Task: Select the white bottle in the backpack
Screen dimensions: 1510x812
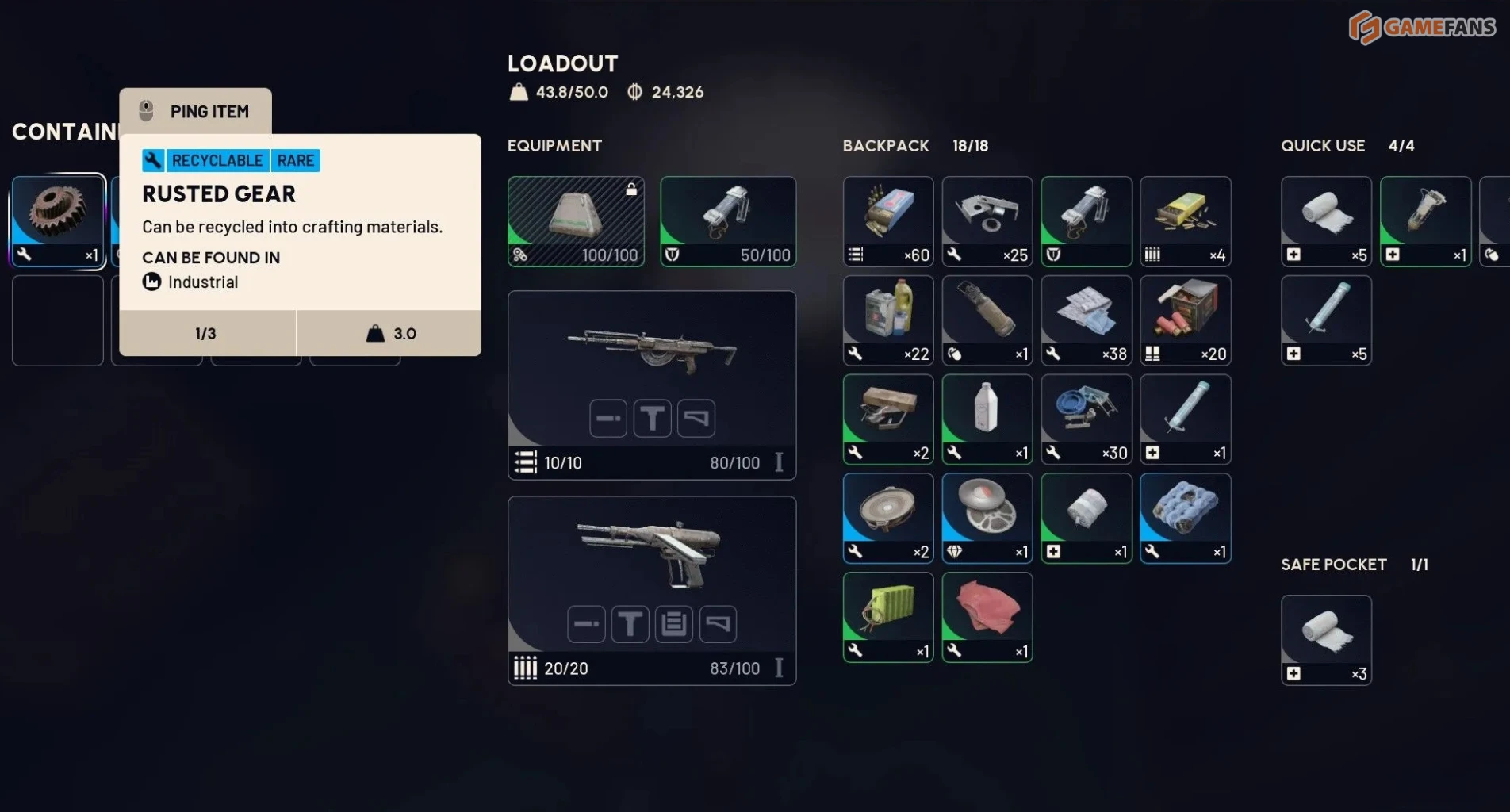Action: pyautogui.click(x=987, y=419)
